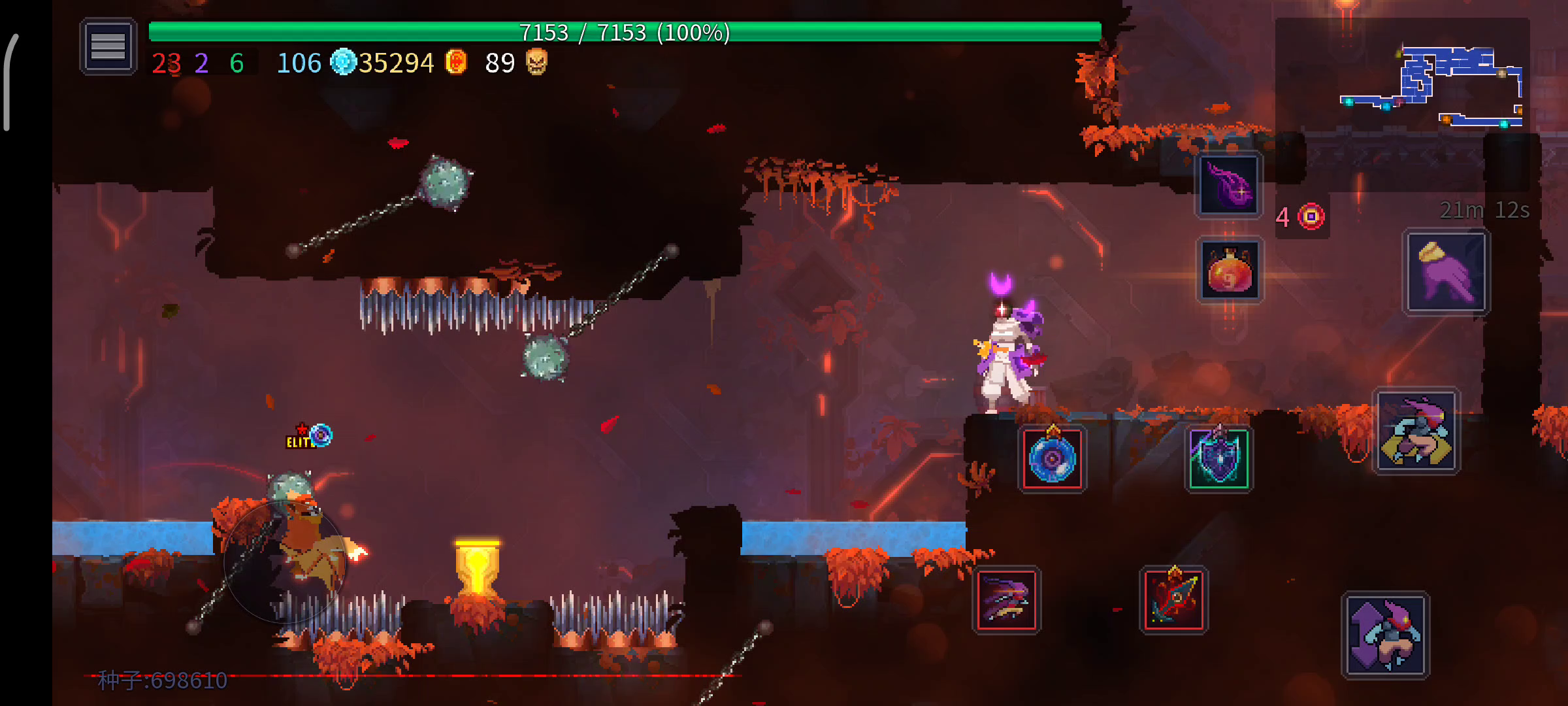Perform a dodge roll
This screenshot has height=706, width=1568.
tap(1416, 431)
